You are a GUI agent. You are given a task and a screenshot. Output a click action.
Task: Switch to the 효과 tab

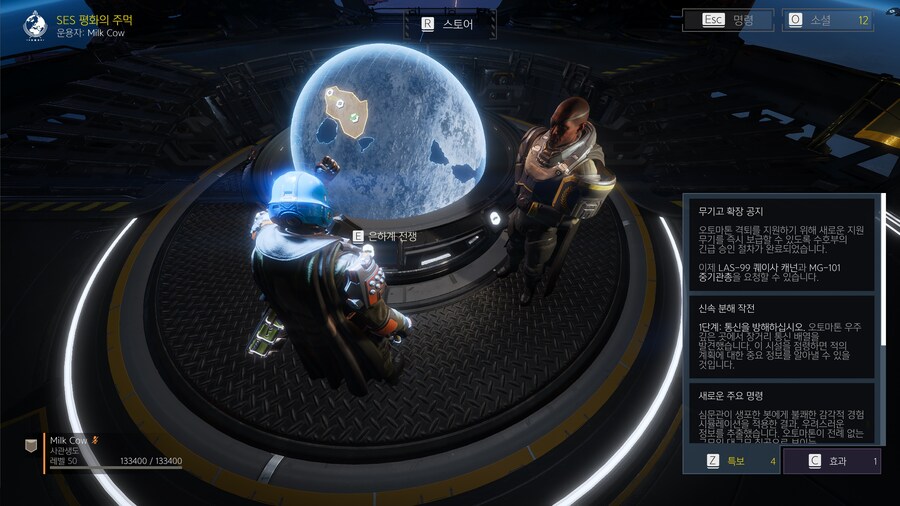(x=831, y=461)
